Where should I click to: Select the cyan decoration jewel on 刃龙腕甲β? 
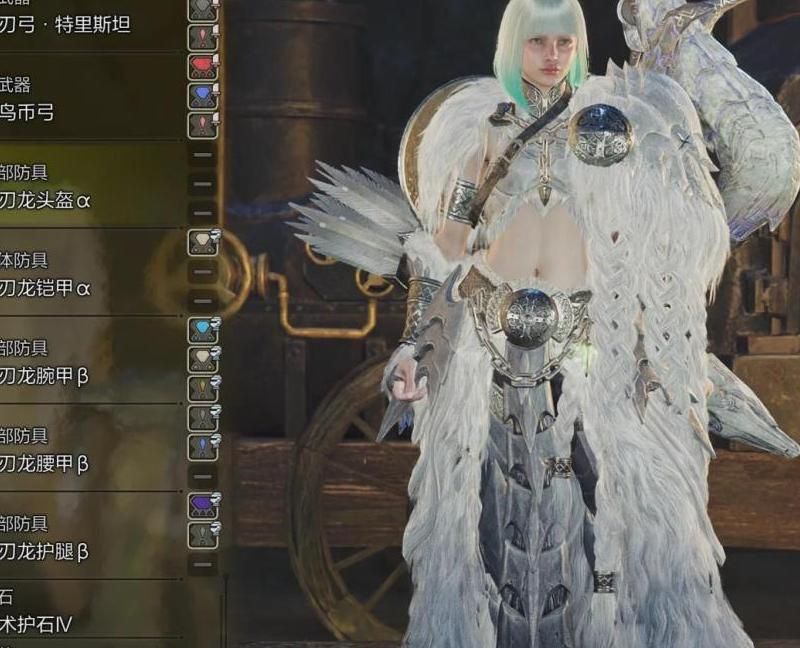click(203, 330)
